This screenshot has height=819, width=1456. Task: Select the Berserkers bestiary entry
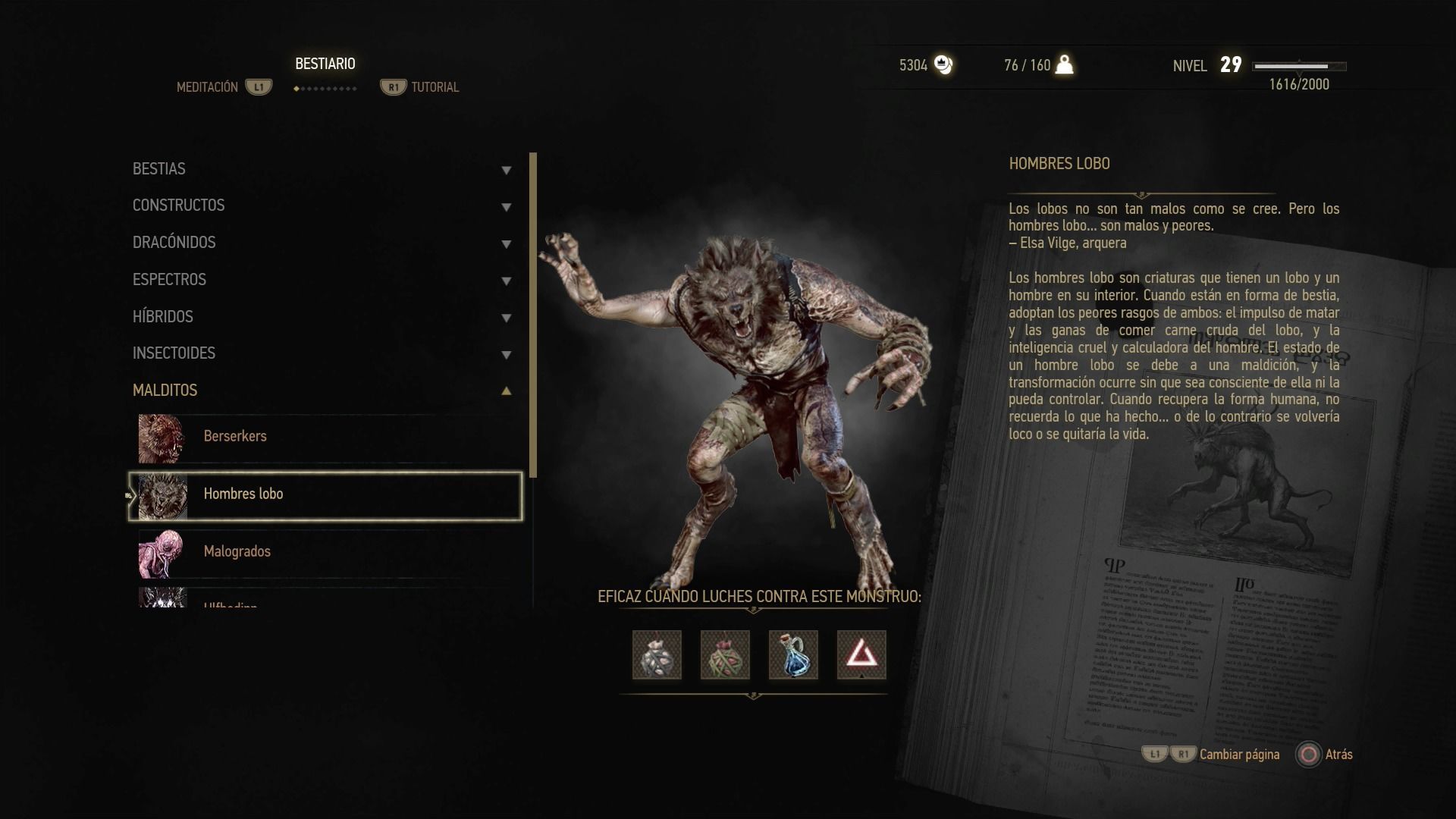coord(326,438)
